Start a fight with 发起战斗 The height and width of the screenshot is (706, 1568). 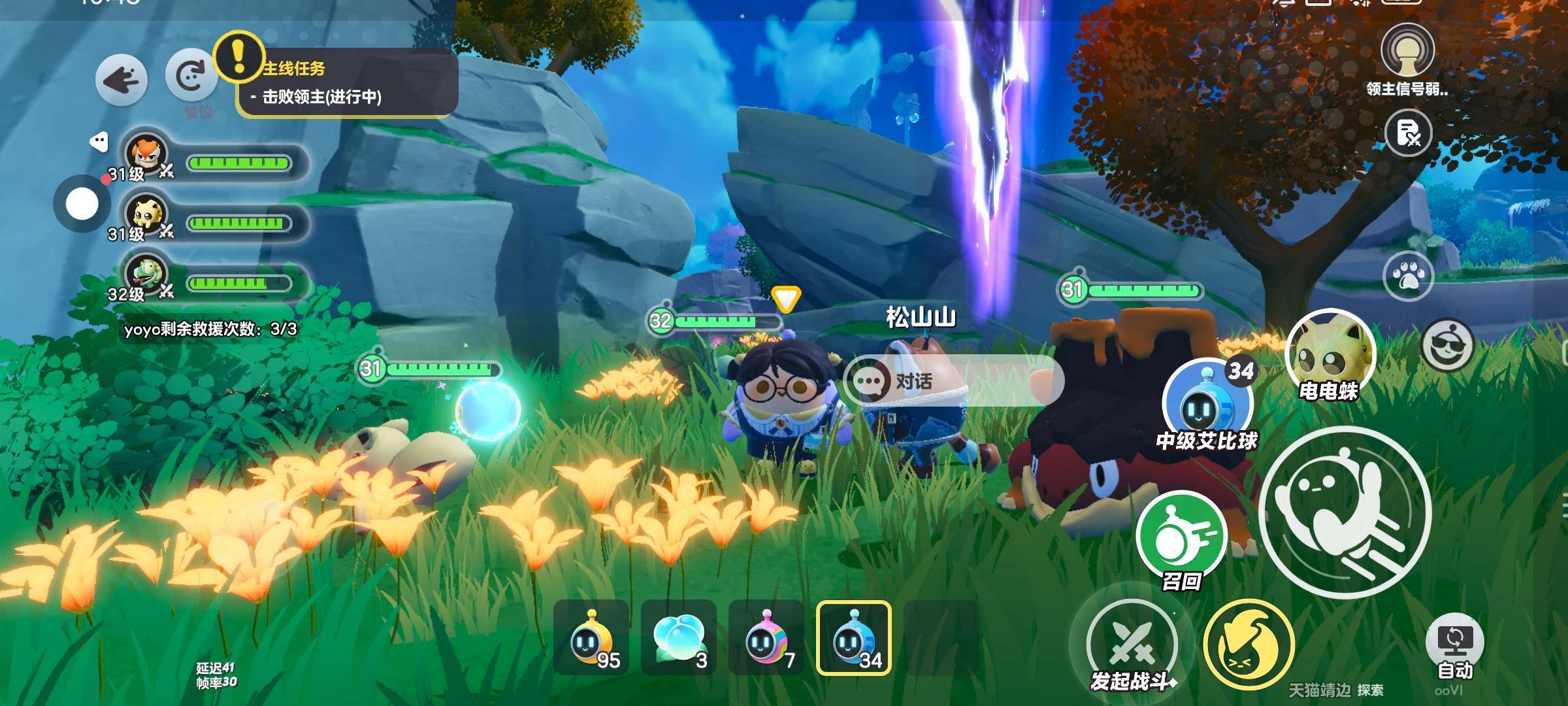[x=1132, y=644]
